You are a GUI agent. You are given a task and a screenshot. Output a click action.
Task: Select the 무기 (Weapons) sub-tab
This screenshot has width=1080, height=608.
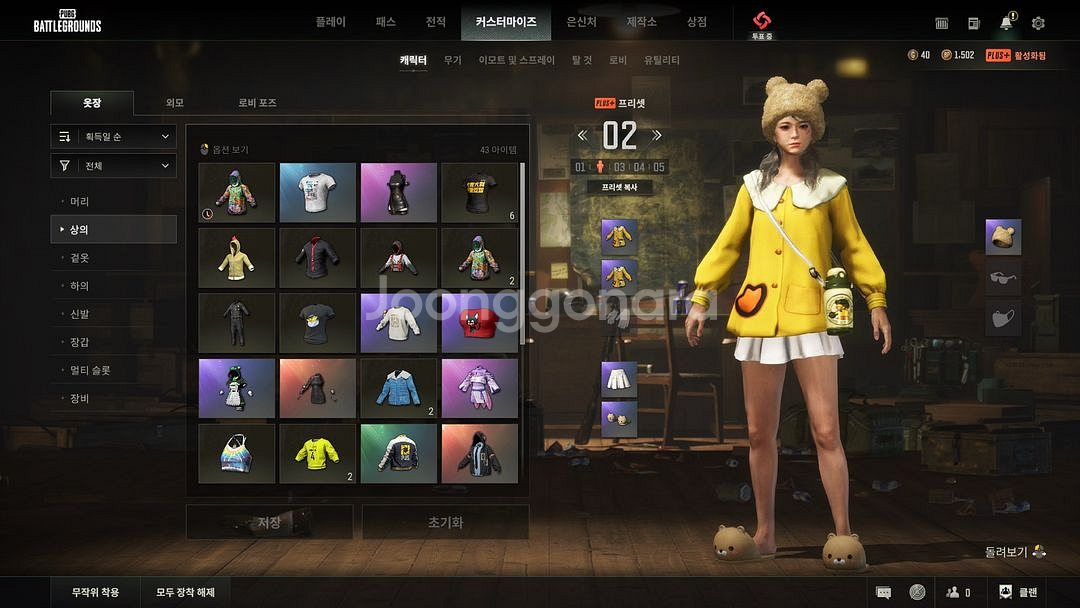point(452,60)
